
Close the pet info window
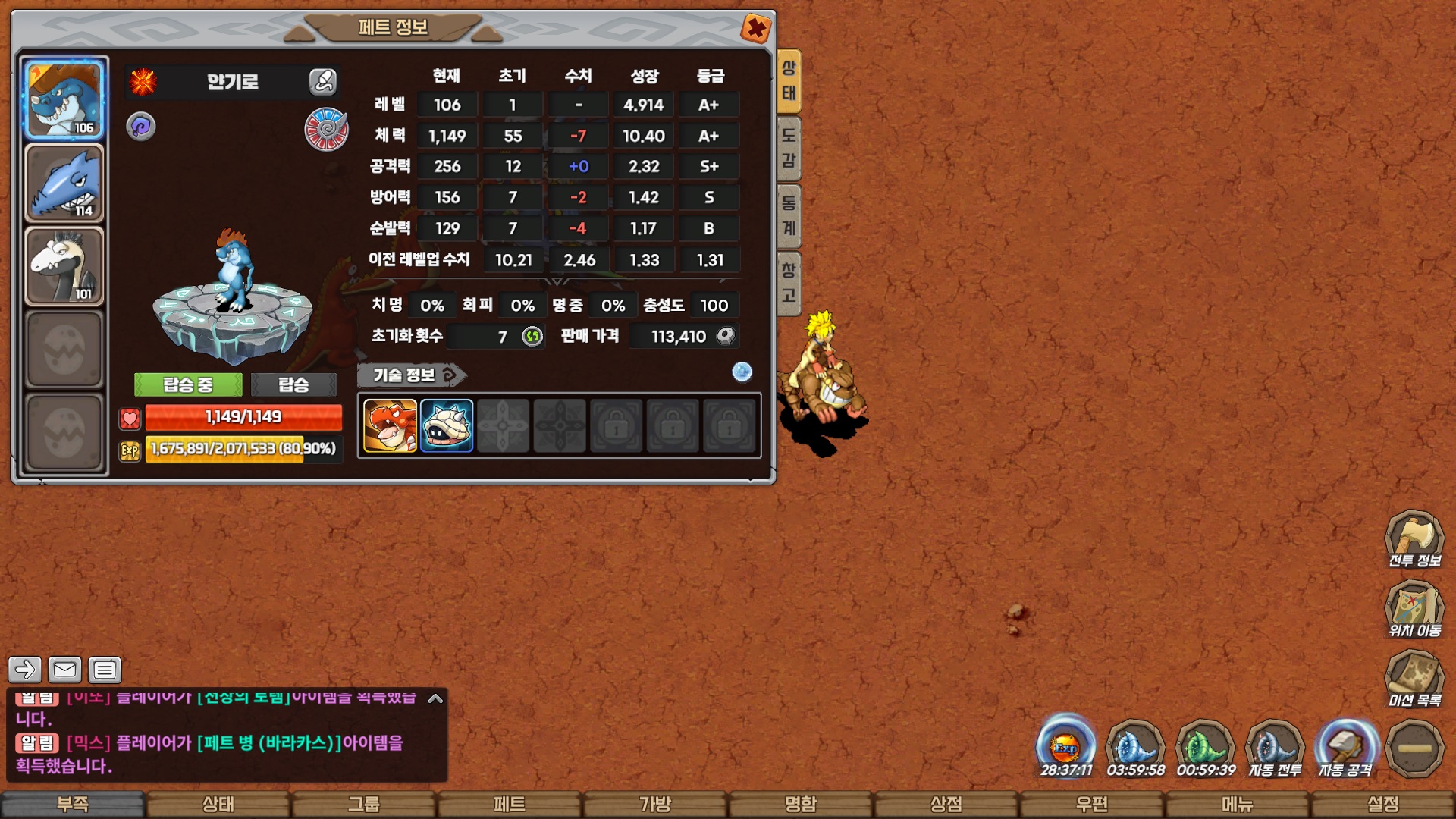pyautogui.click(x=755, y=29)
